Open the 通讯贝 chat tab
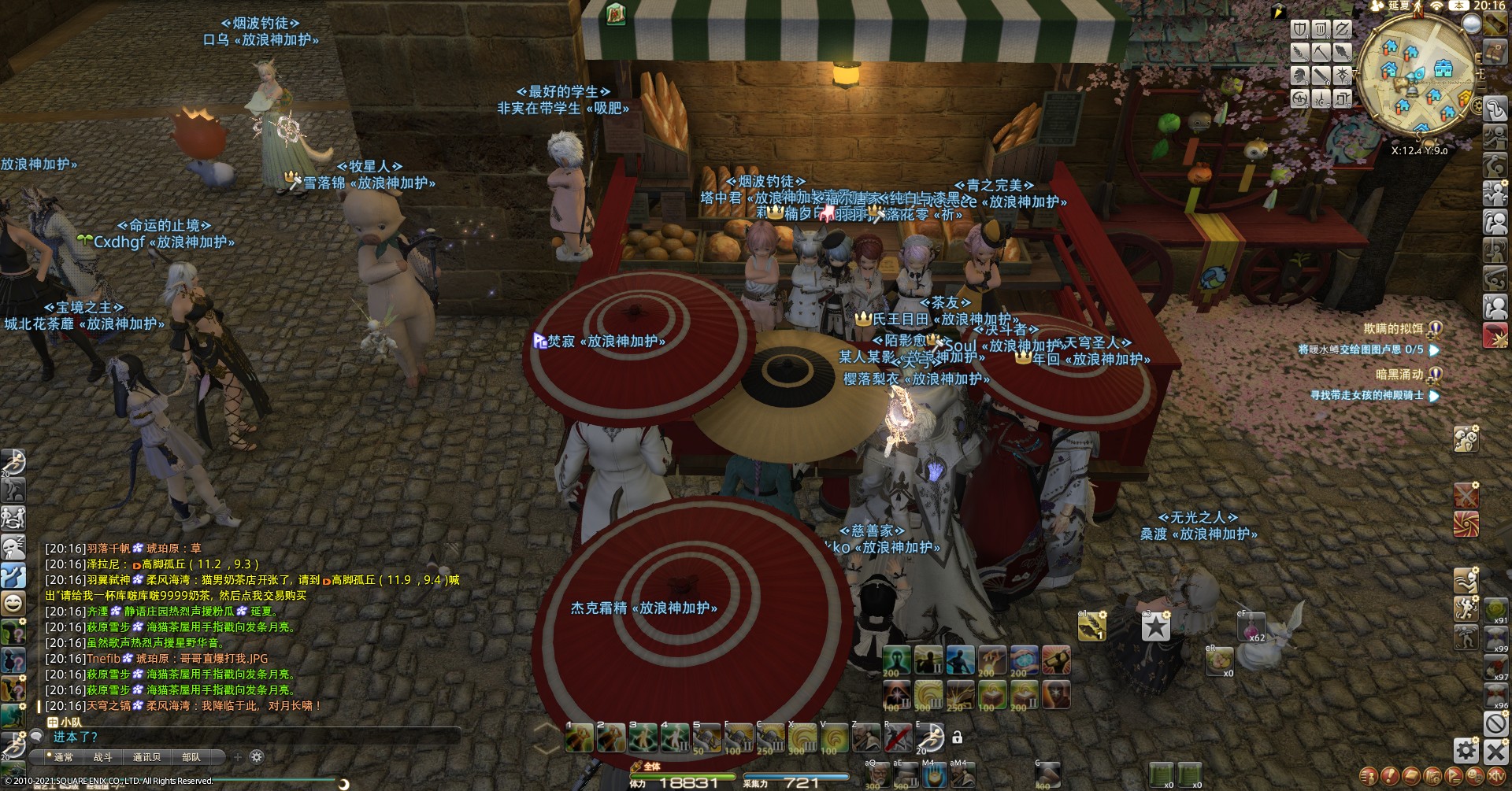The height and width of the screenshot is (791, 1512). tap(146, 757)
